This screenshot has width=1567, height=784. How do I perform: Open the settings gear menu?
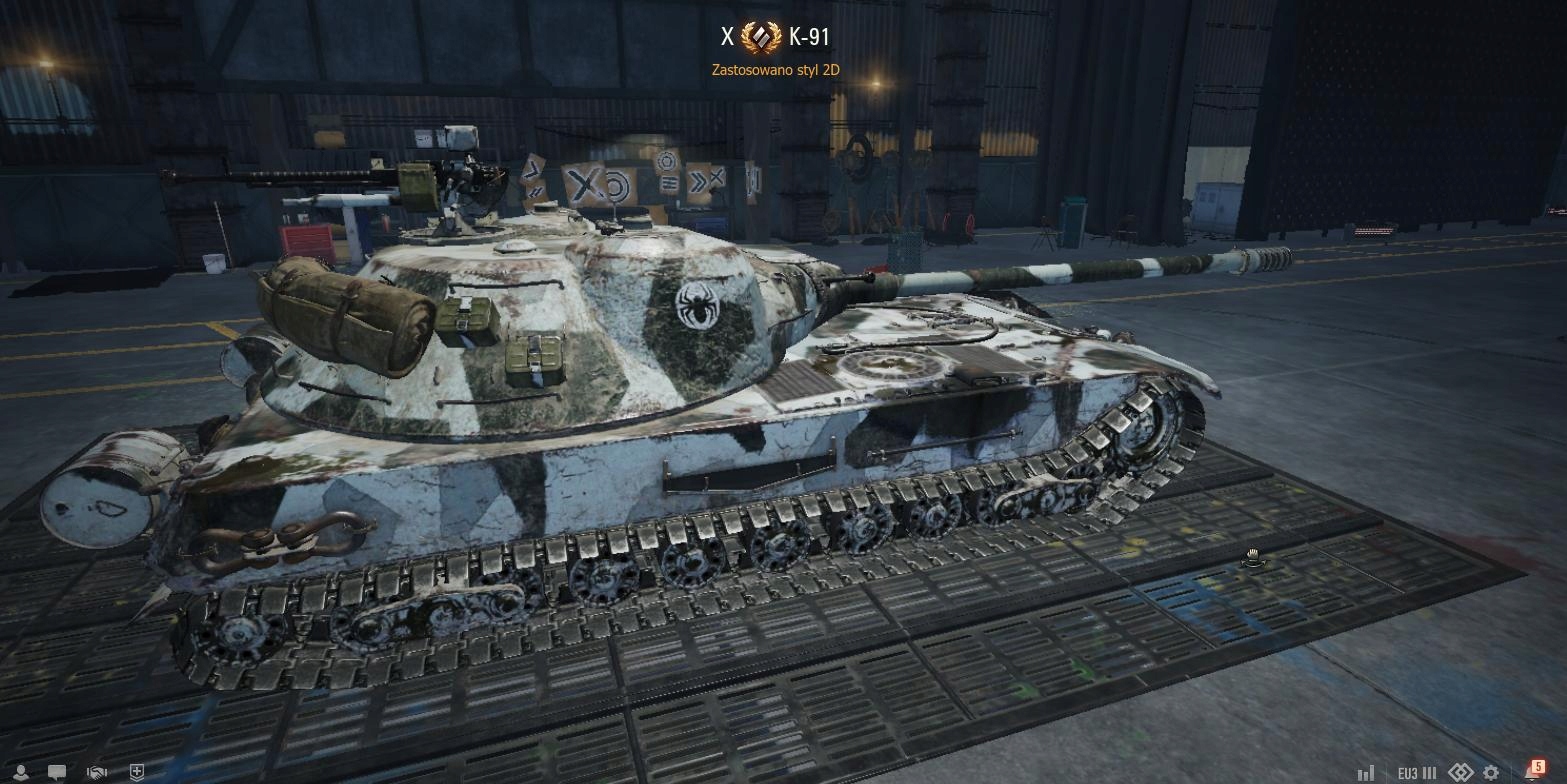point(1491,773)
